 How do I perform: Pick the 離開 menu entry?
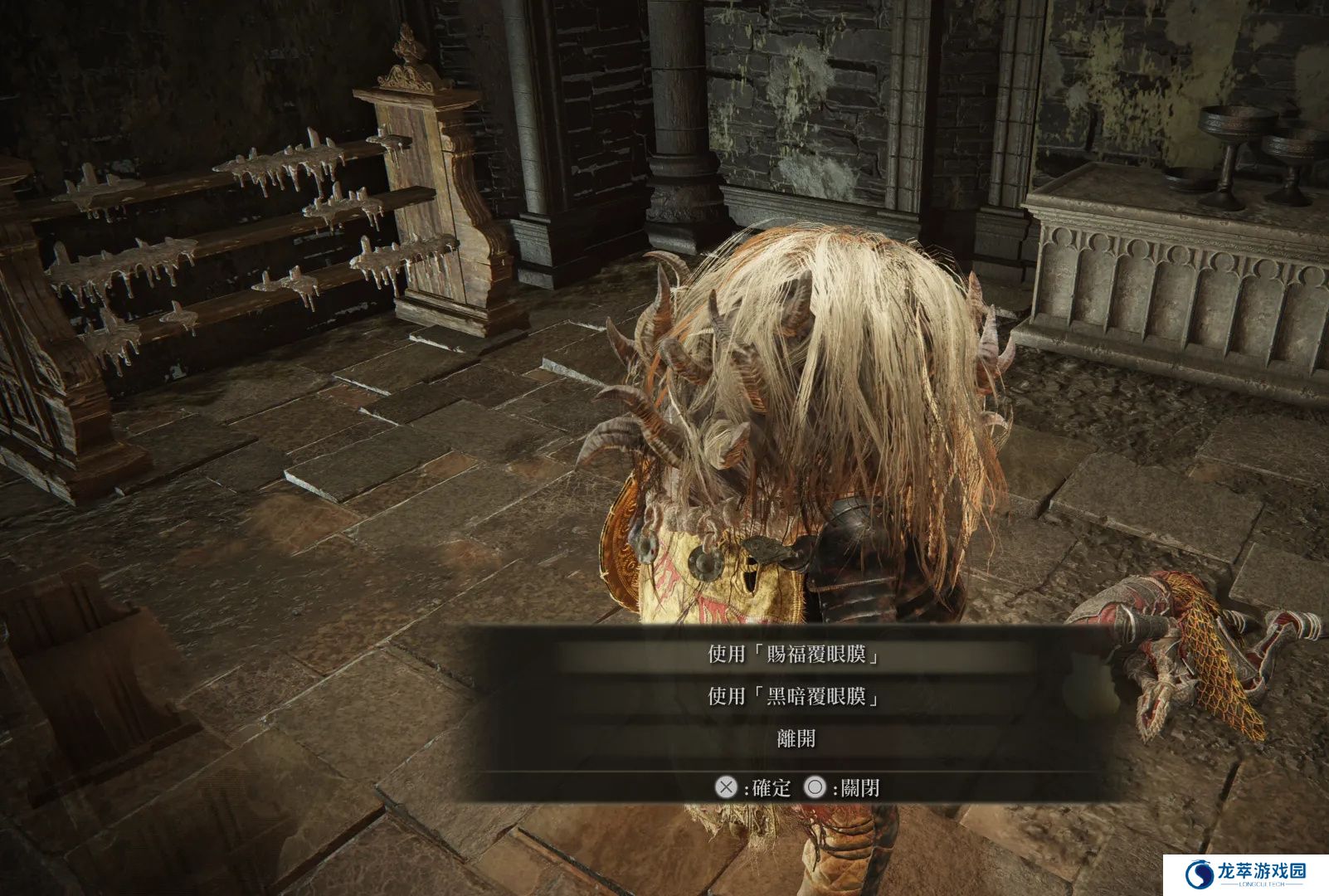[x=796, y=738]
